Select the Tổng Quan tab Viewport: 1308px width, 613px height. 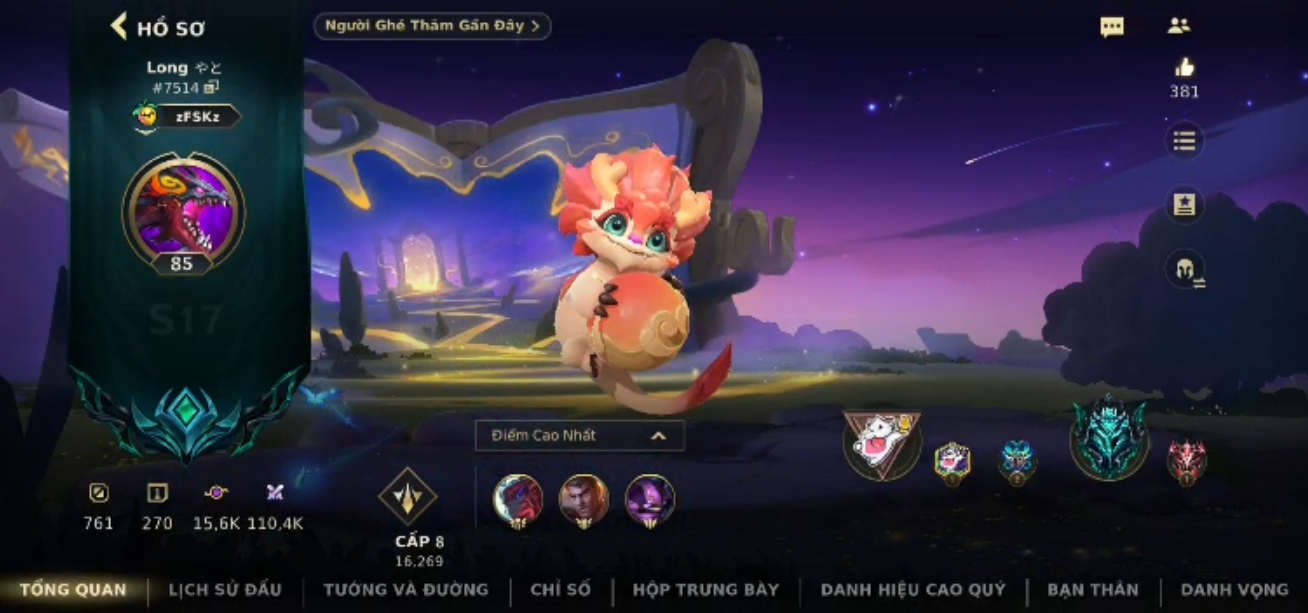[x=73, y=590]
